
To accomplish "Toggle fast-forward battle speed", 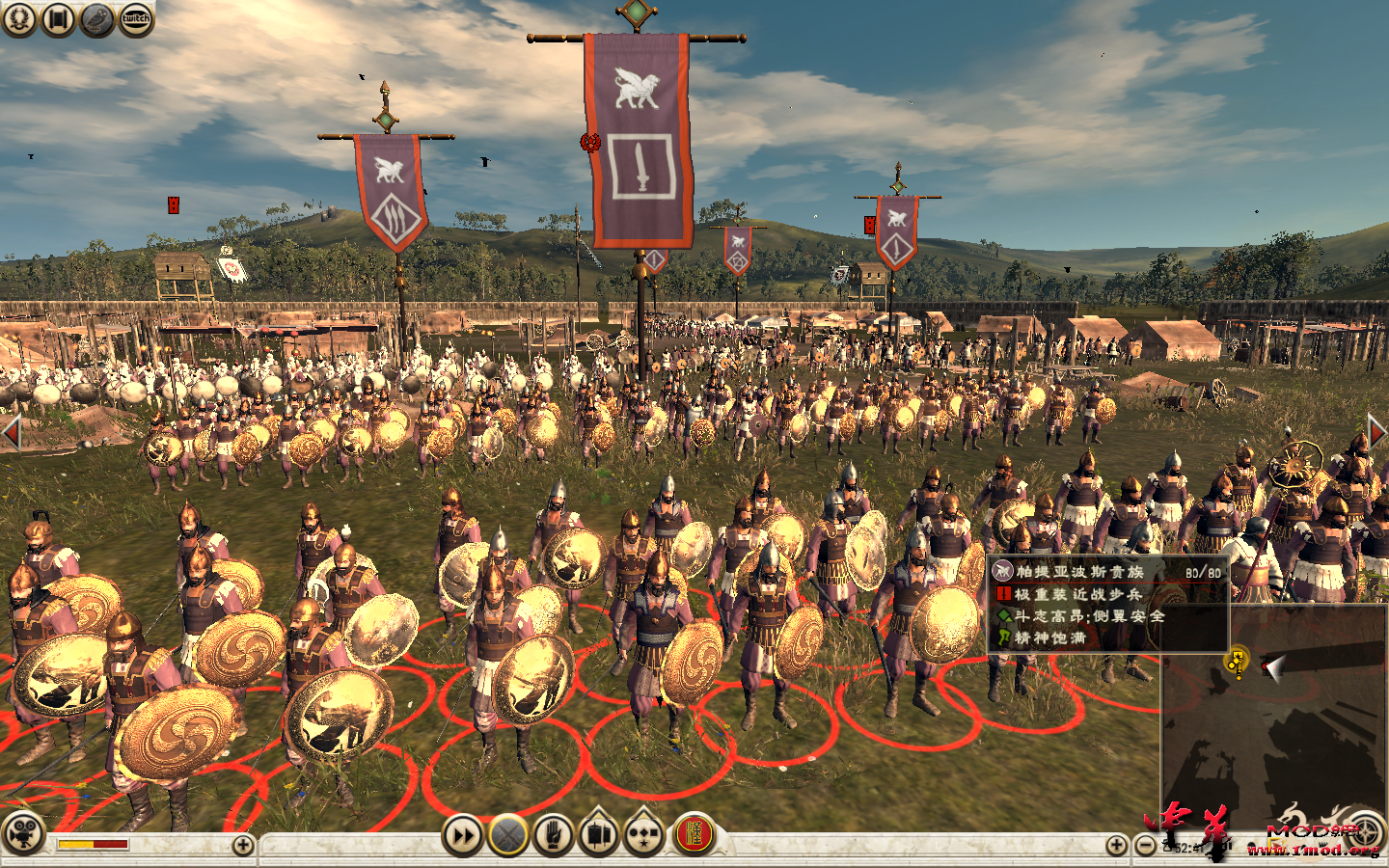I will pos(463,835).
